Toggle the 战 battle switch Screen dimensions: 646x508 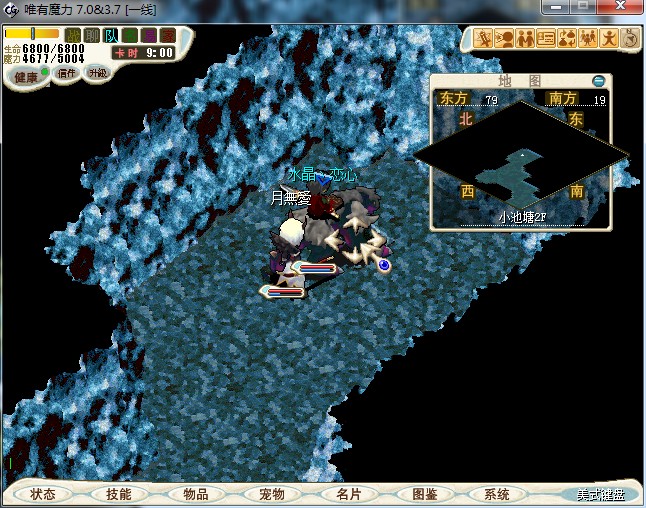tap(73, 36)
